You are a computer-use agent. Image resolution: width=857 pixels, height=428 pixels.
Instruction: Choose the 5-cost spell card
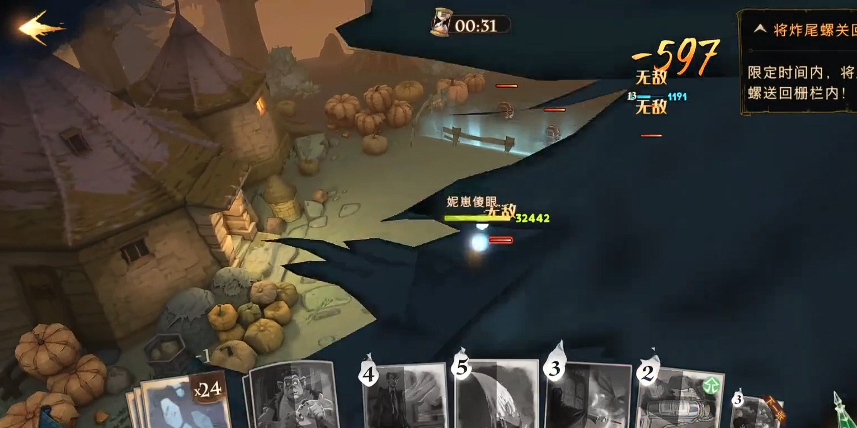tap(496, 396)
